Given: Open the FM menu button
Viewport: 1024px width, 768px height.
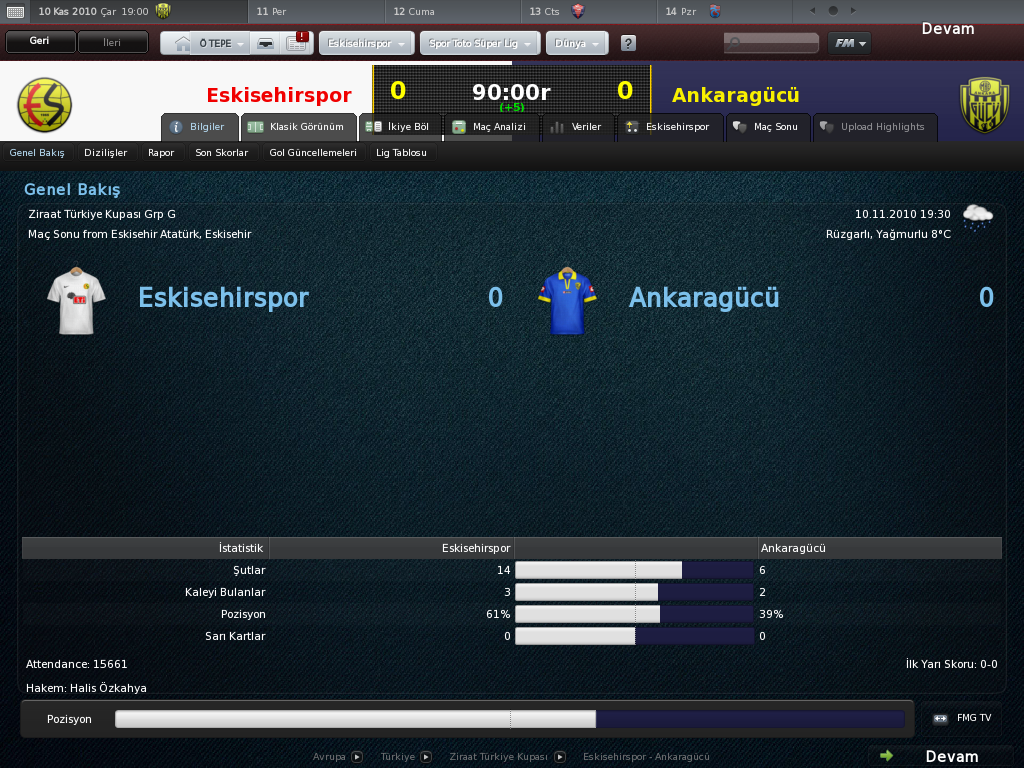Looking at the screenshot, I should coord(849,43).
